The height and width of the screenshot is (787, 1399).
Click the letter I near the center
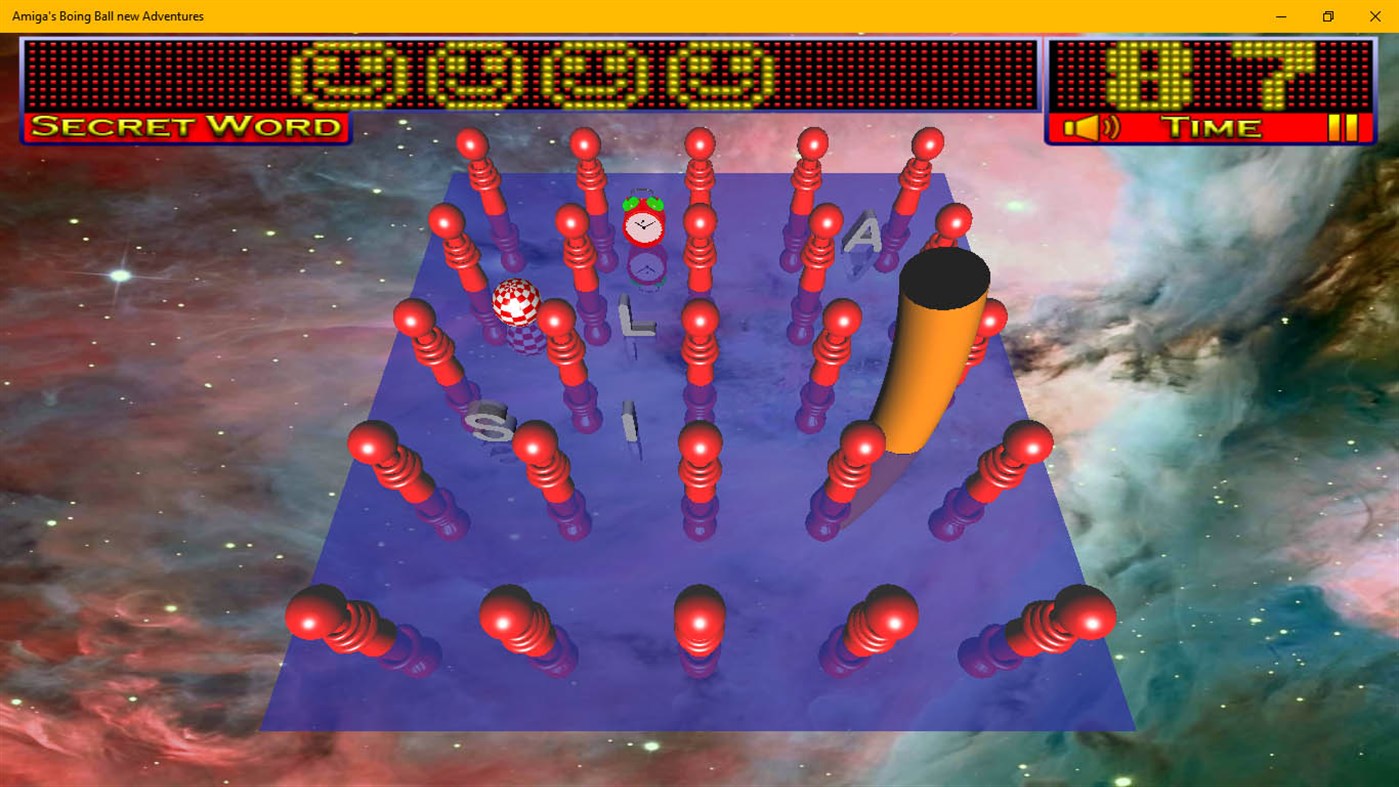627,420
